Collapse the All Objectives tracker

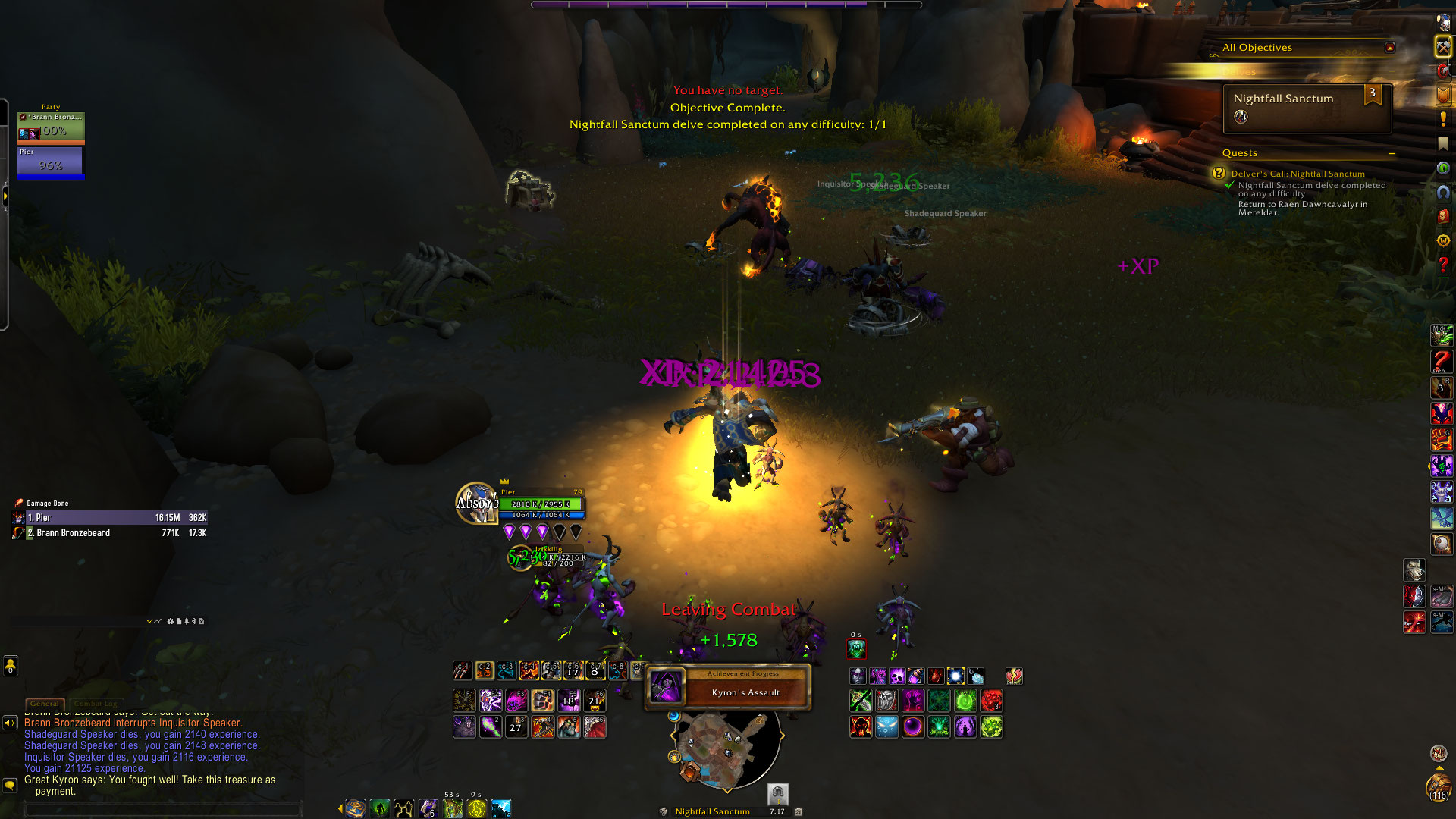(1389, 48)
